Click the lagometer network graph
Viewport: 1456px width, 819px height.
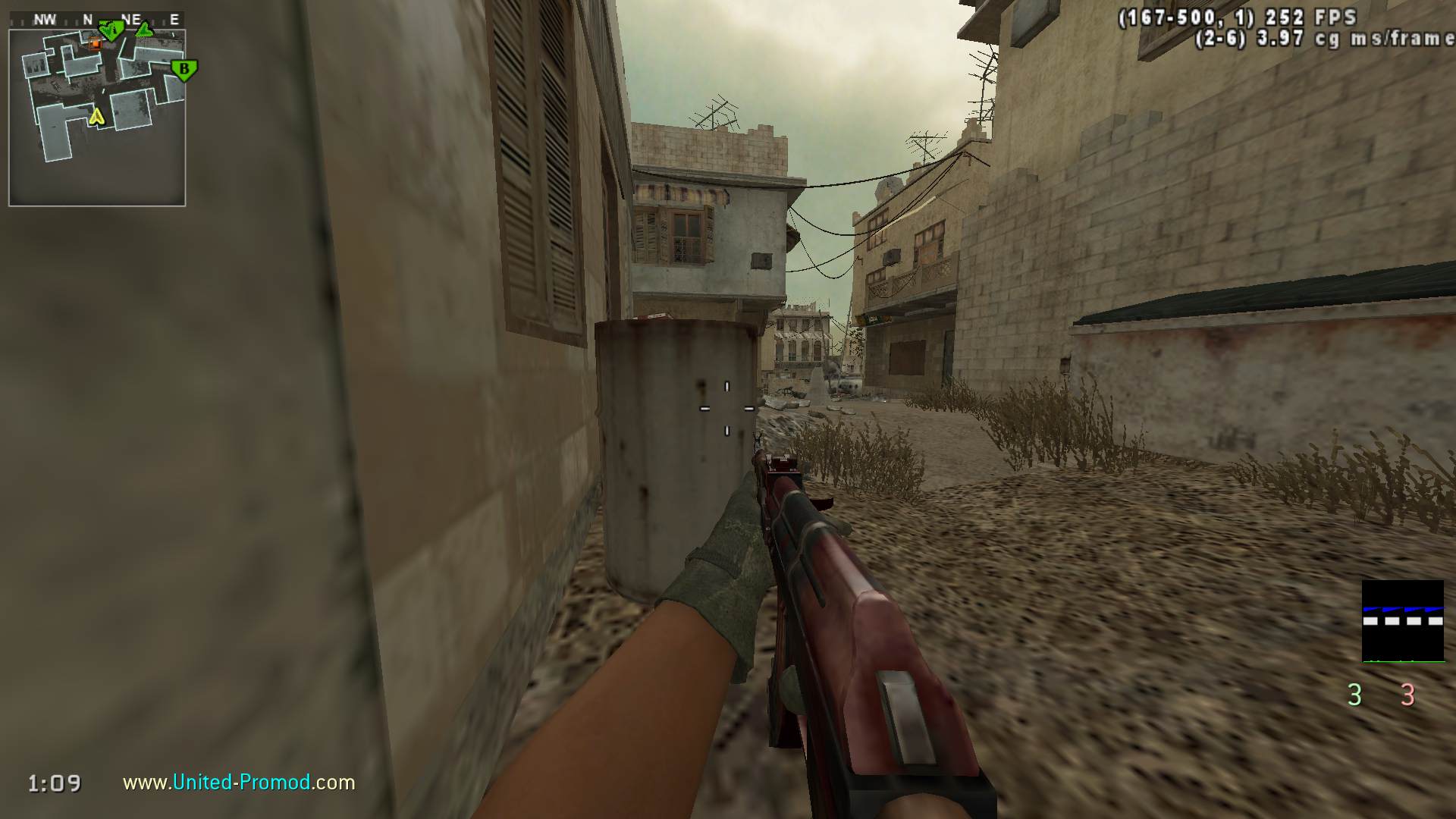(x=1402, y=621)
